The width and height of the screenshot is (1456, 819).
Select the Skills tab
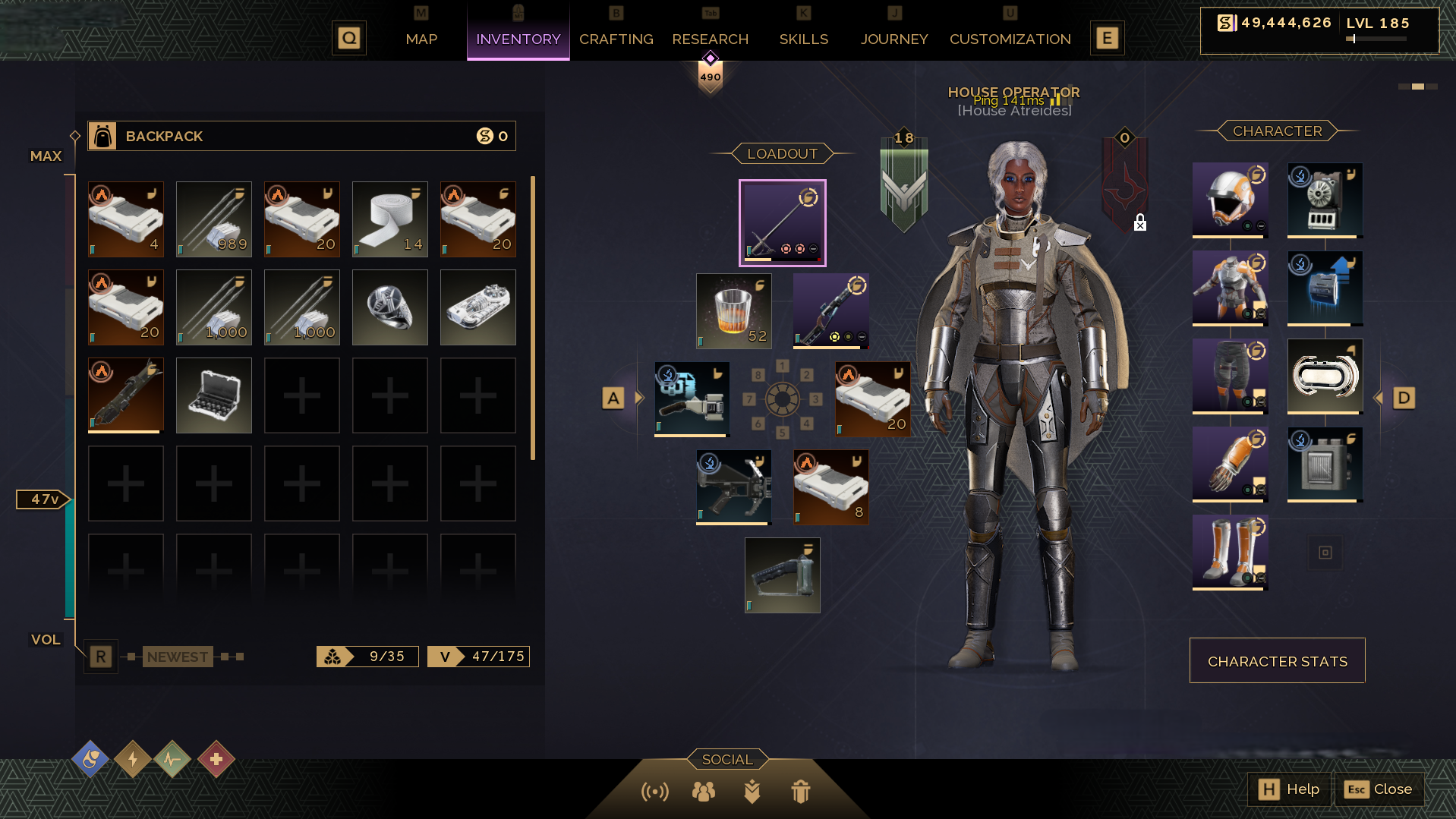pos(803,39)
